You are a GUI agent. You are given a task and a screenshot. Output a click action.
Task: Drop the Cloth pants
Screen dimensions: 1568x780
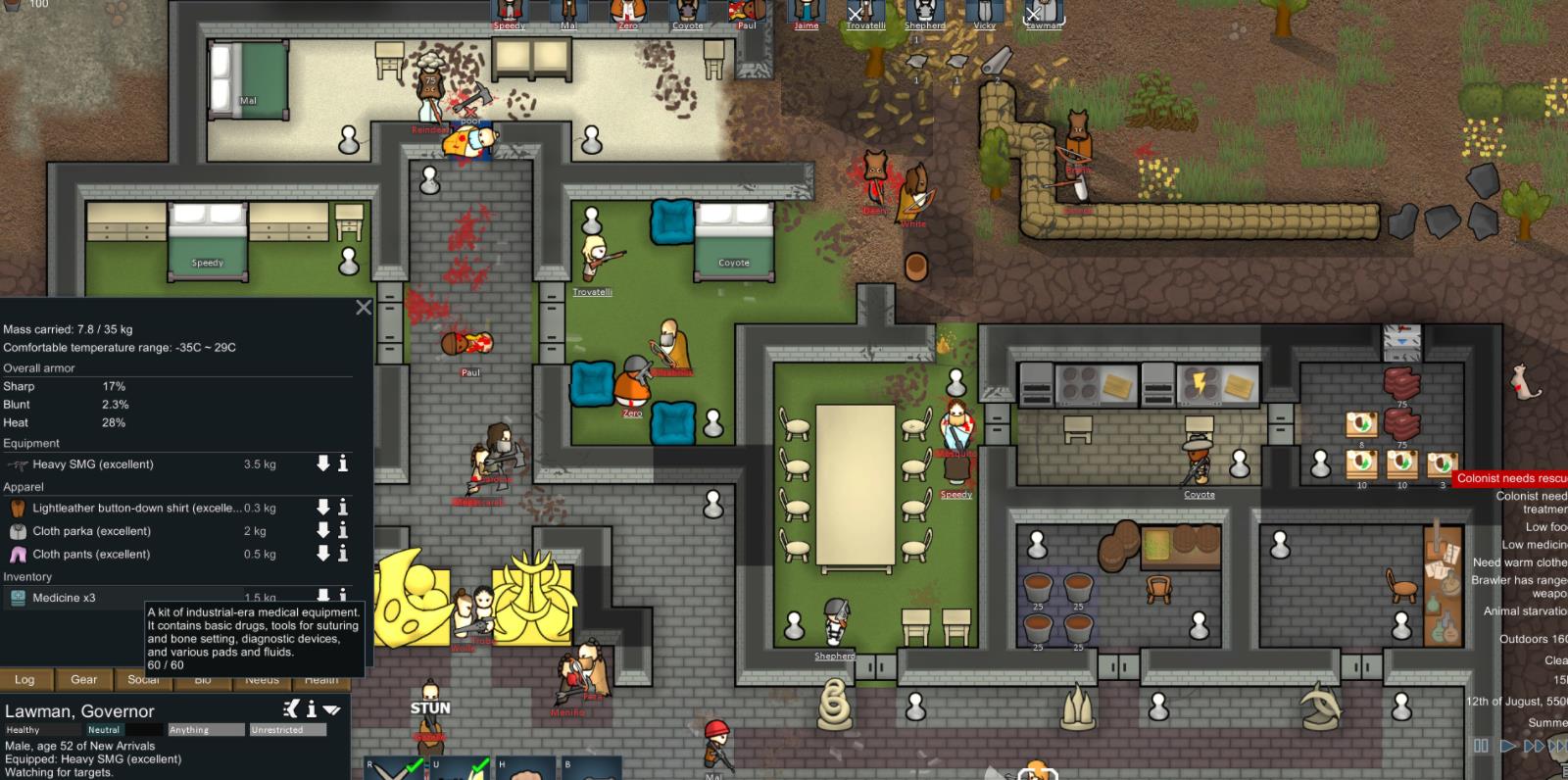[322, 554]
